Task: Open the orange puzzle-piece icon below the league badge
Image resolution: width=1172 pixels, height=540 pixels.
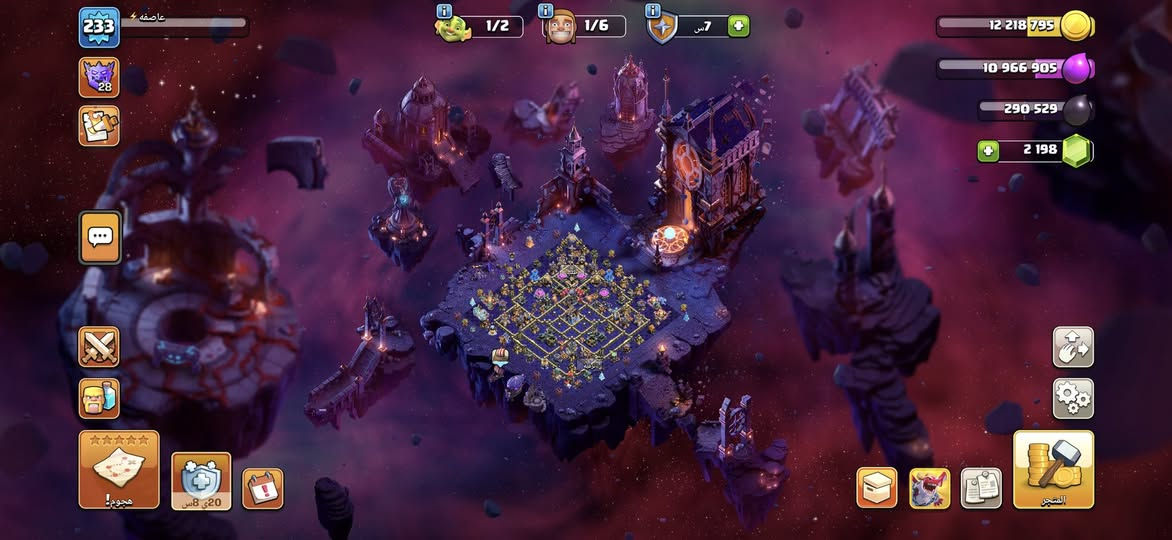Action: 99,126
